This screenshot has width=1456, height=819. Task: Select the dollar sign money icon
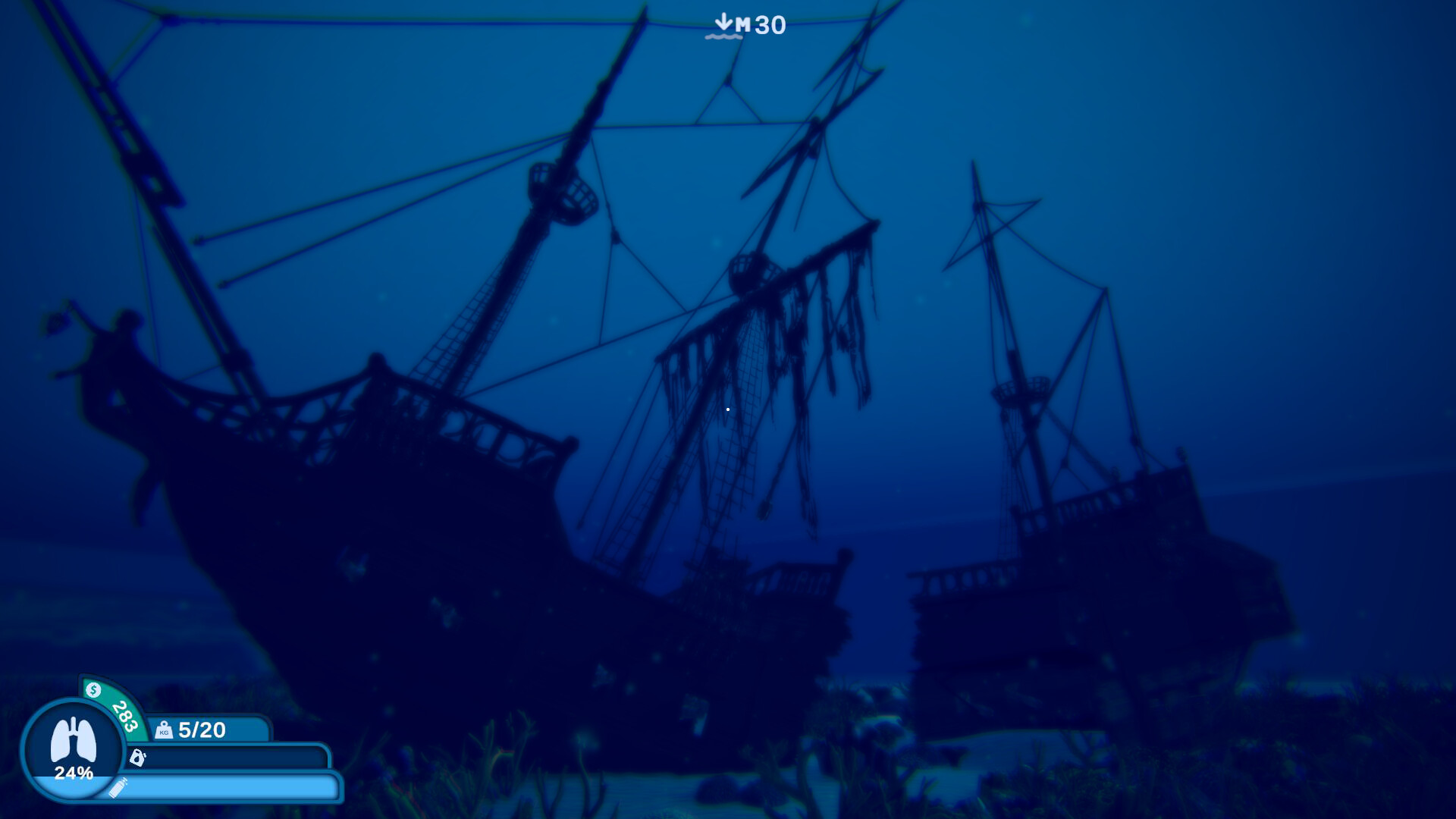pos(93,690)
